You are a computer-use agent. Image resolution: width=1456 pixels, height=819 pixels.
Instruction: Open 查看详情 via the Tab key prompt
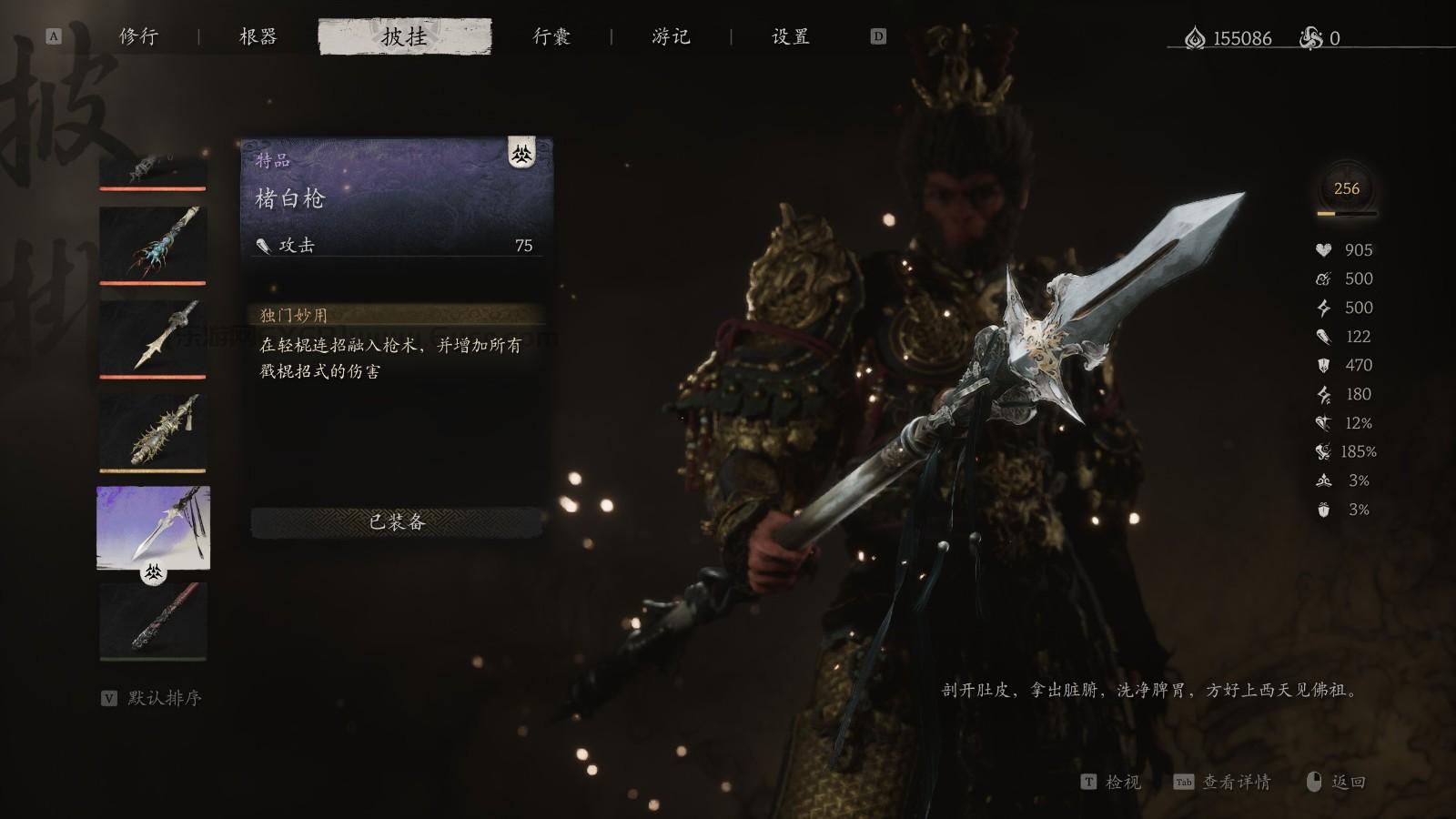pos(1182,783)
